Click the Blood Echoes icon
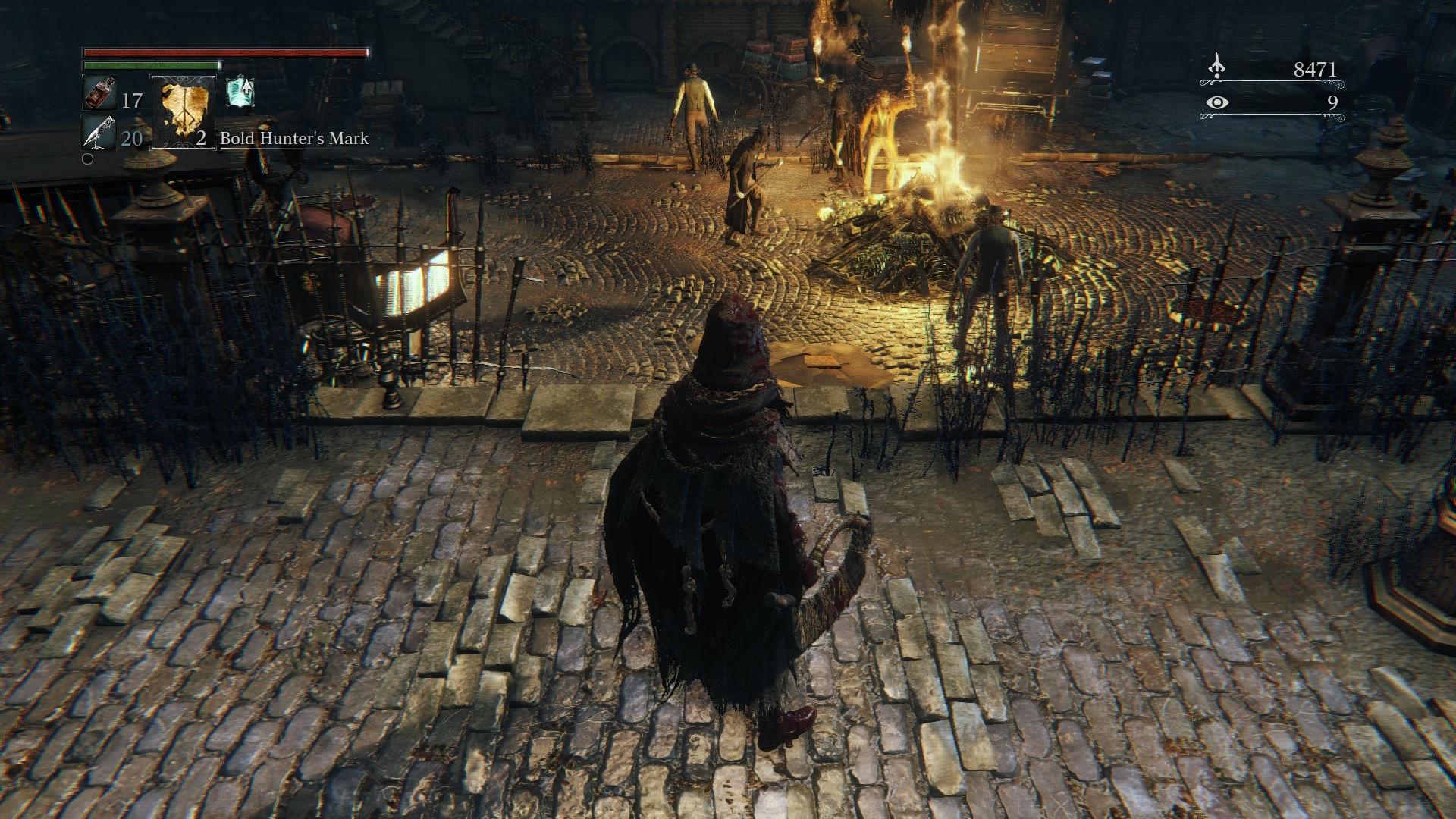 coord(1216,67)
